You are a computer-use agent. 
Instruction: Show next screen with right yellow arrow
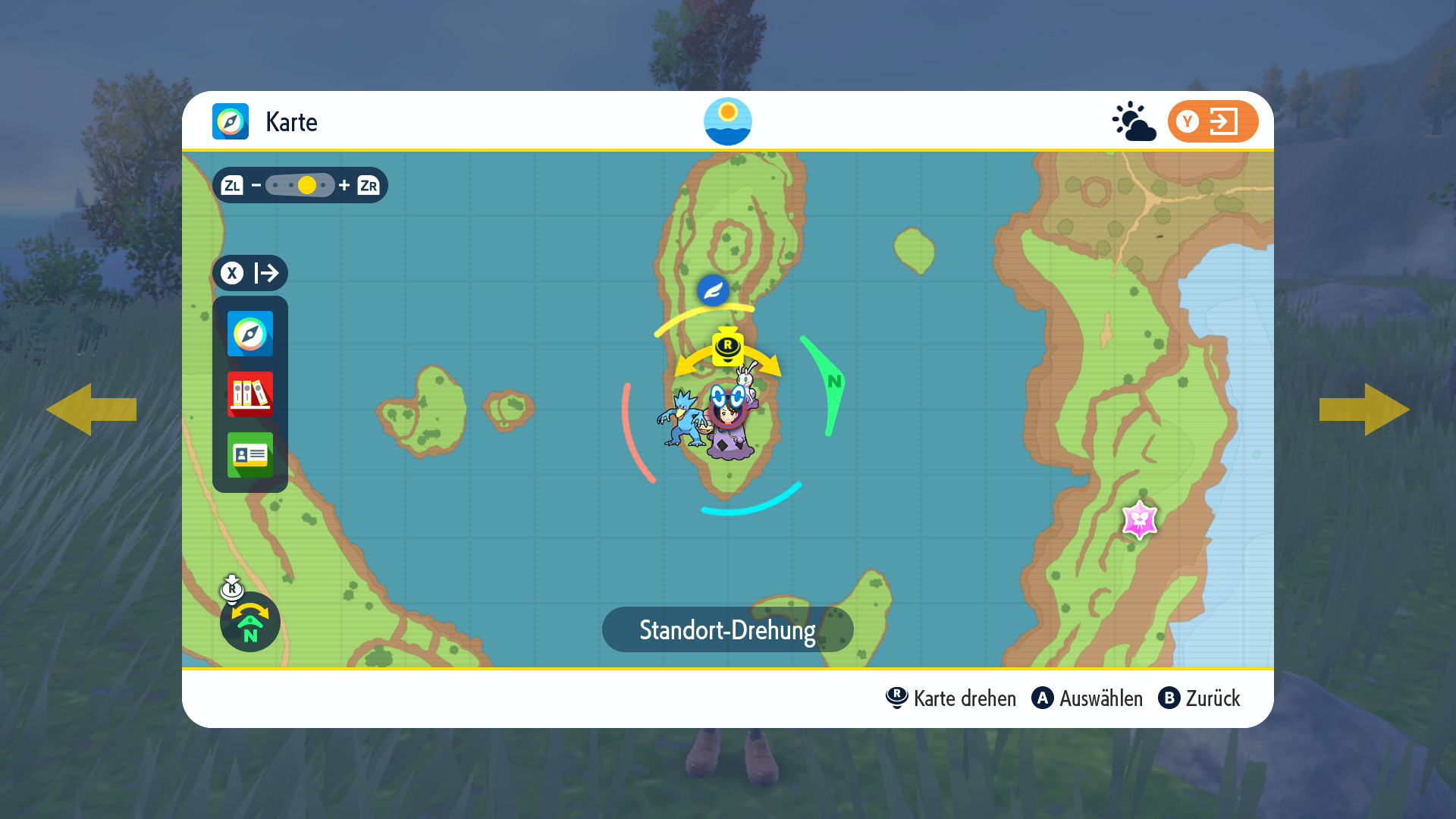(x=1364, y=409)
